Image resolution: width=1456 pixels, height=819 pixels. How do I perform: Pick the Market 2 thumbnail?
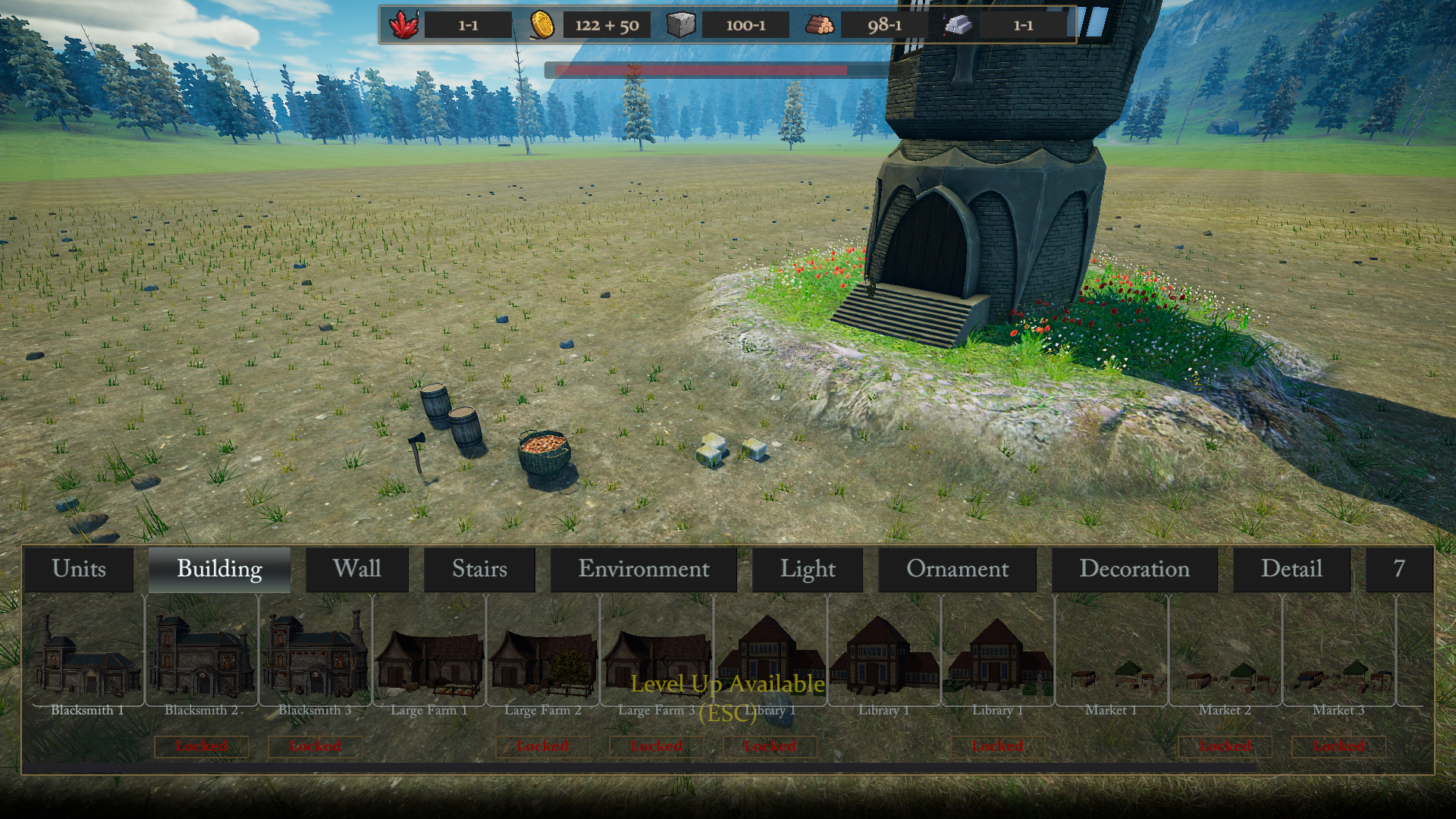pyautogui.click(x=1225, y=656)
